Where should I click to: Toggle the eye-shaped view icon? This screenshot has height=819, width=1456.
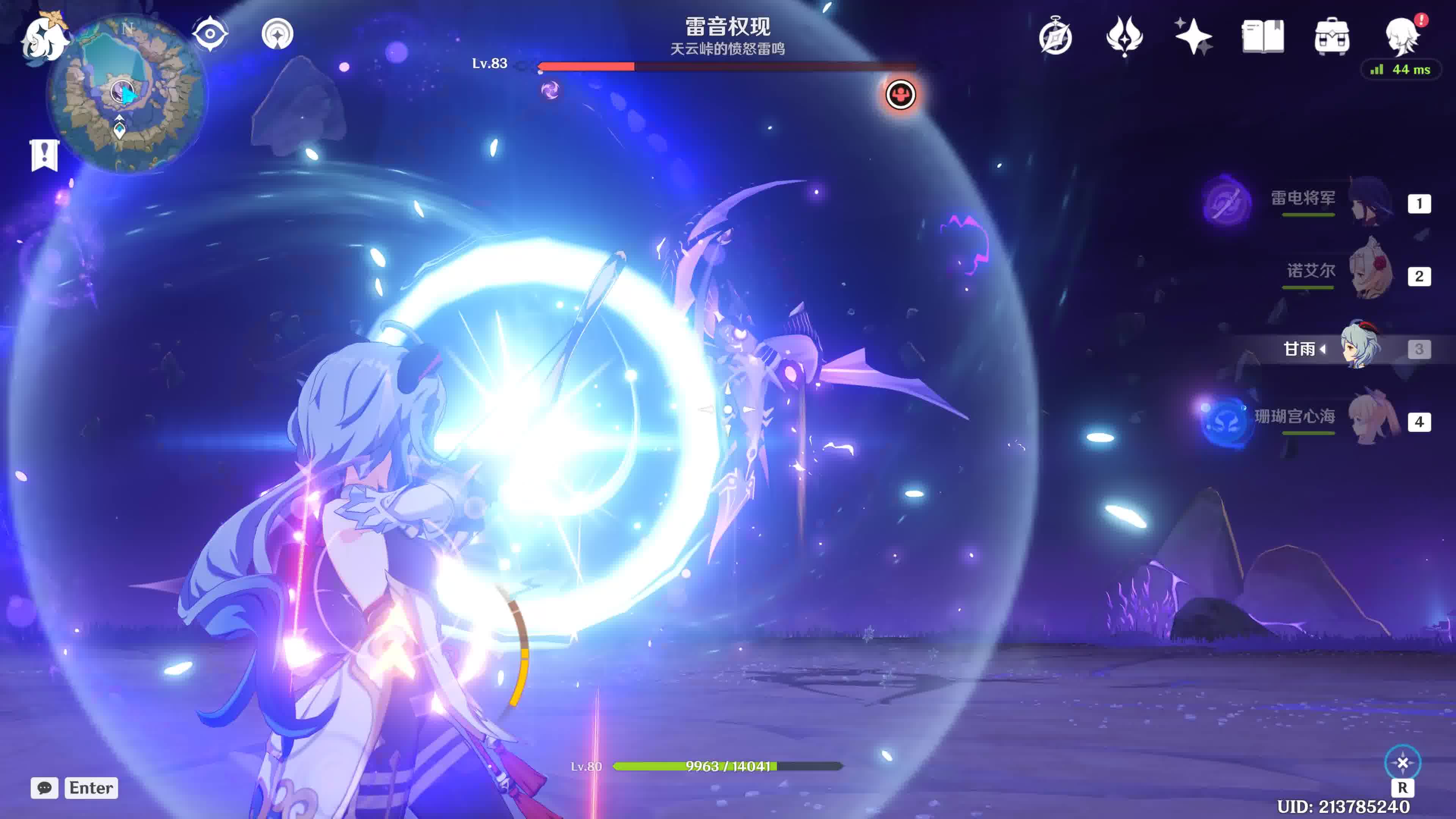[210, 34]
